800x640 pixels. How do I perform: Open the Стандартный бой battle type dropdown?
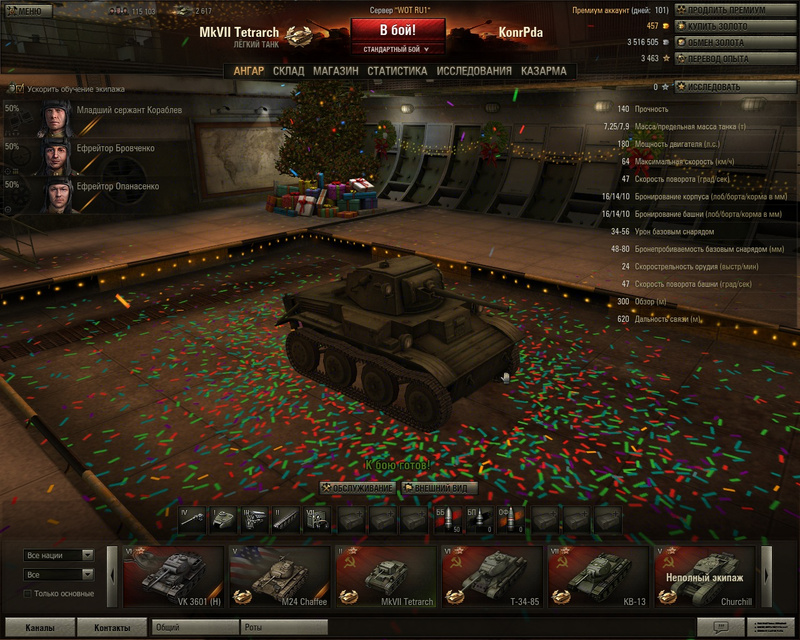click(397, 48)
